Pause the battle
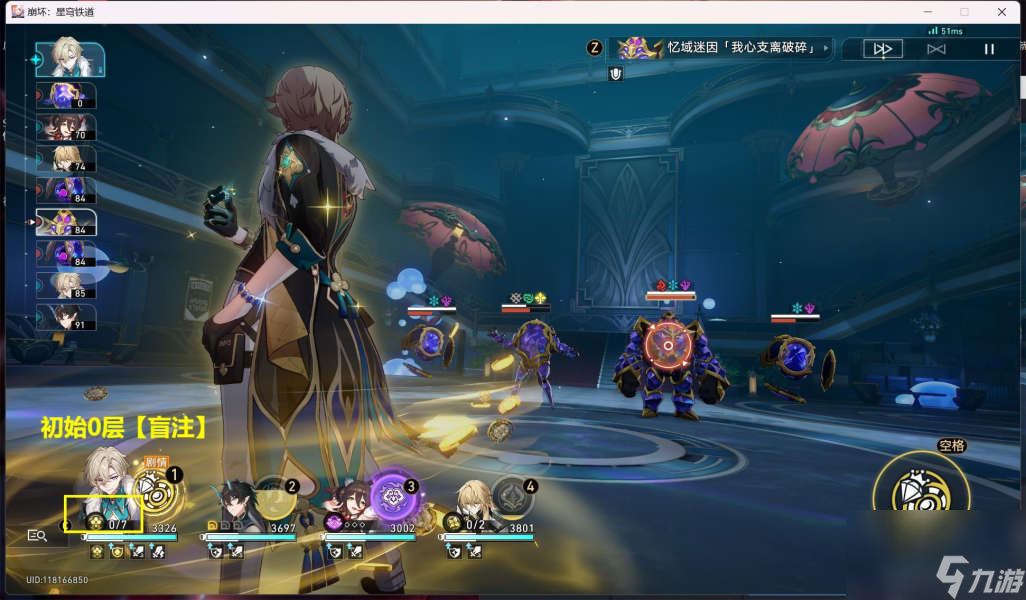This screenshot has width=1026, height=600. (989, 48)
